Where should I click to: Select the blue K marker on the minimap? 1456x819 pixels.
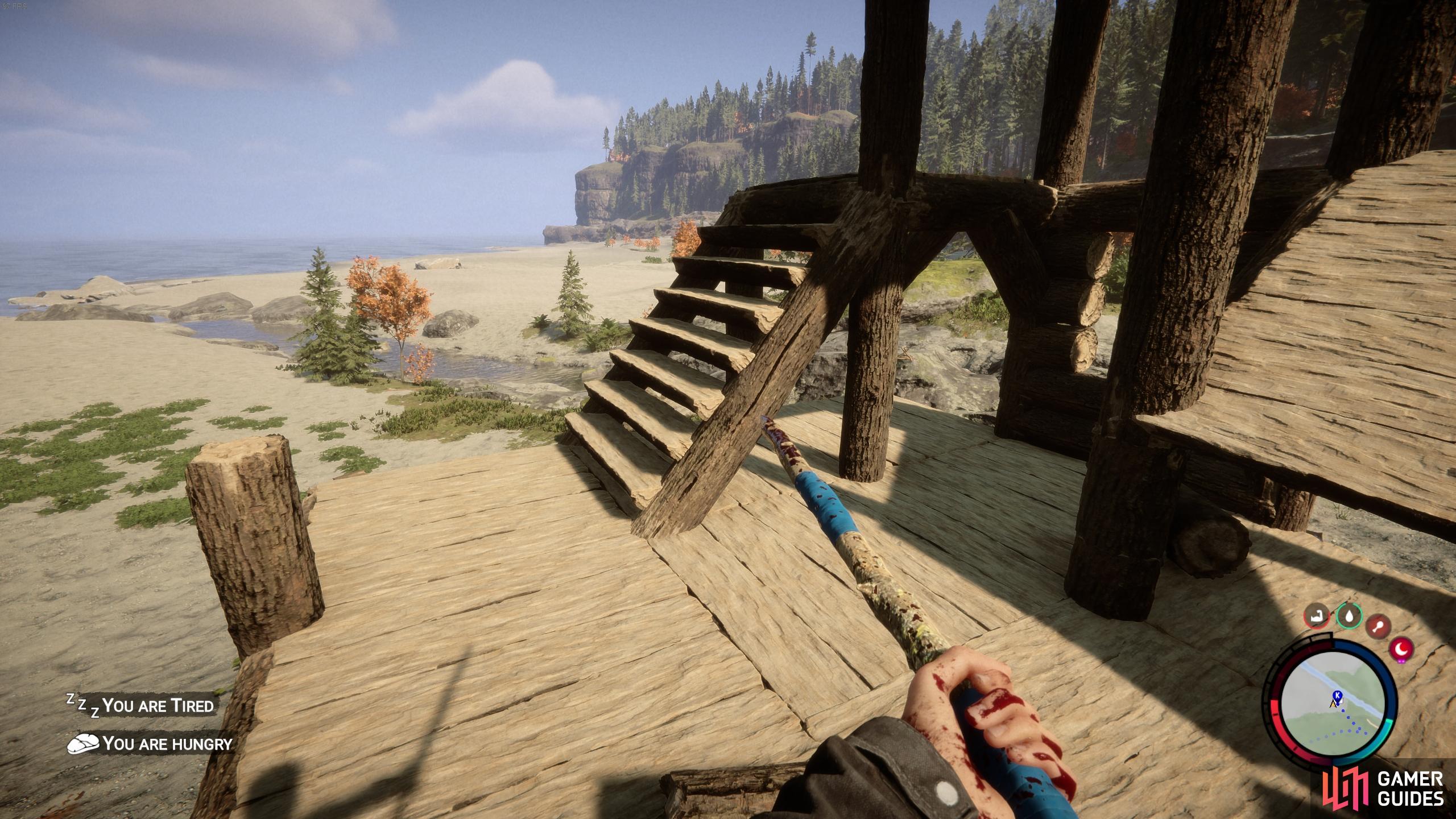click(x=1337, y=695)
